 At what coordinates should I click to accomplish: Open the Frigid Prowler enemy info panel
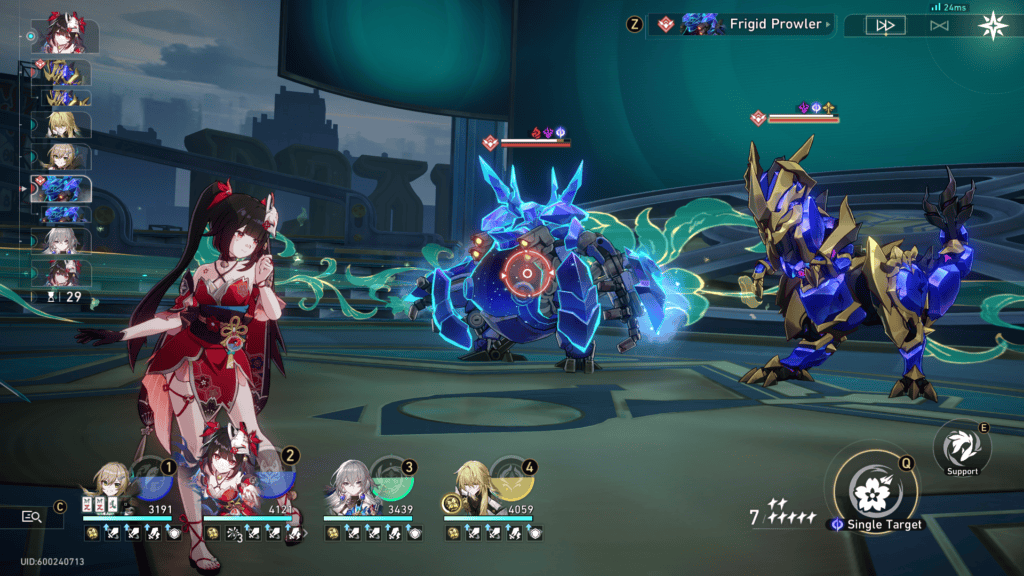coord(746,24)
